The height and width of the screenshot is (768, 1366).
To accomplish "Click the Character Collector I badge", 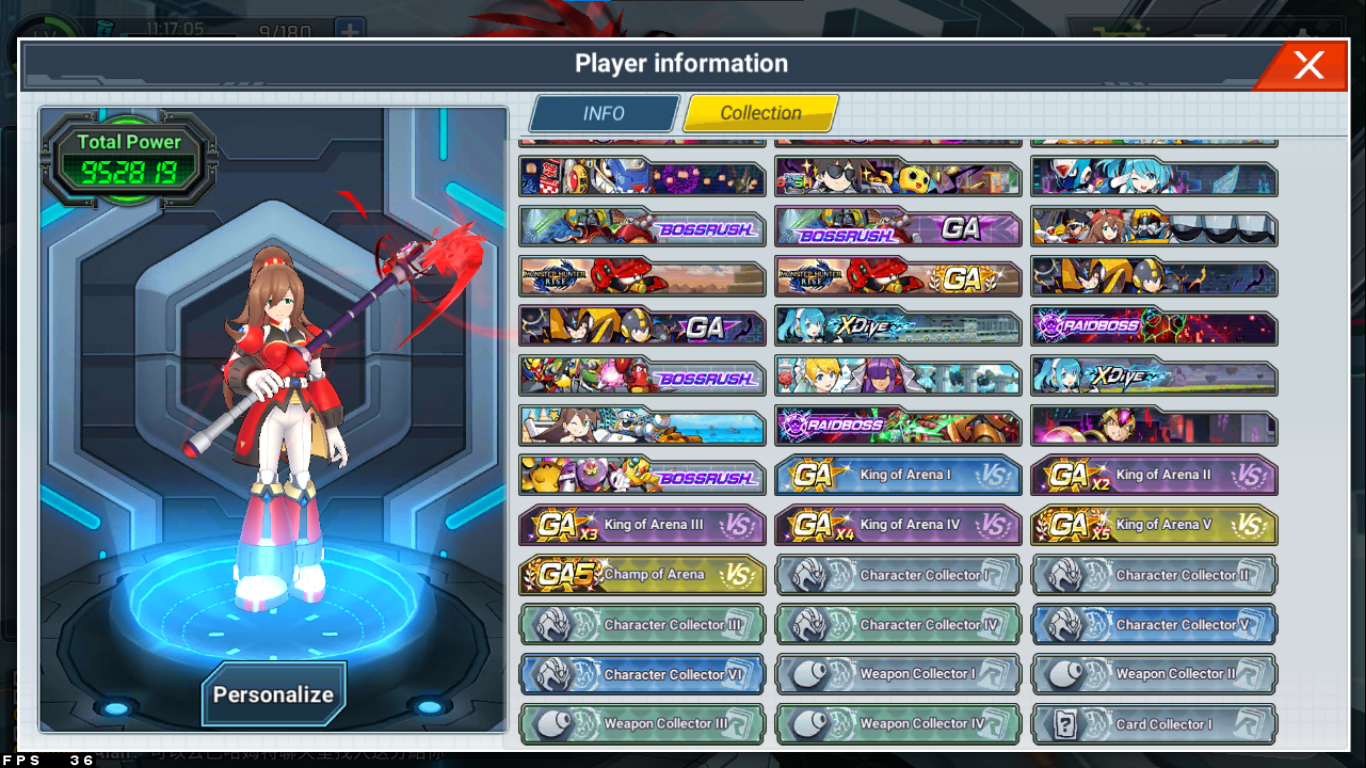I will click(898, 575).
